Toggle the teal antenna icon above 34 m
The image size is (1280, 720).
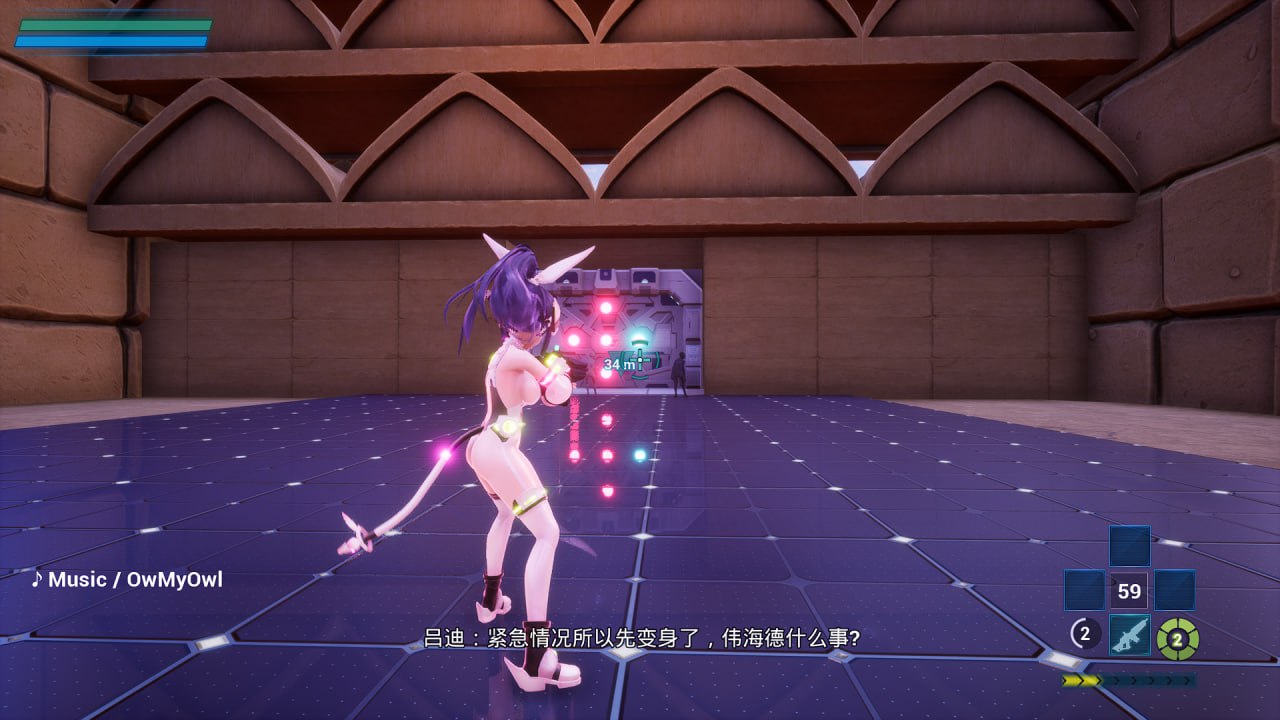(x=640, y=342)
